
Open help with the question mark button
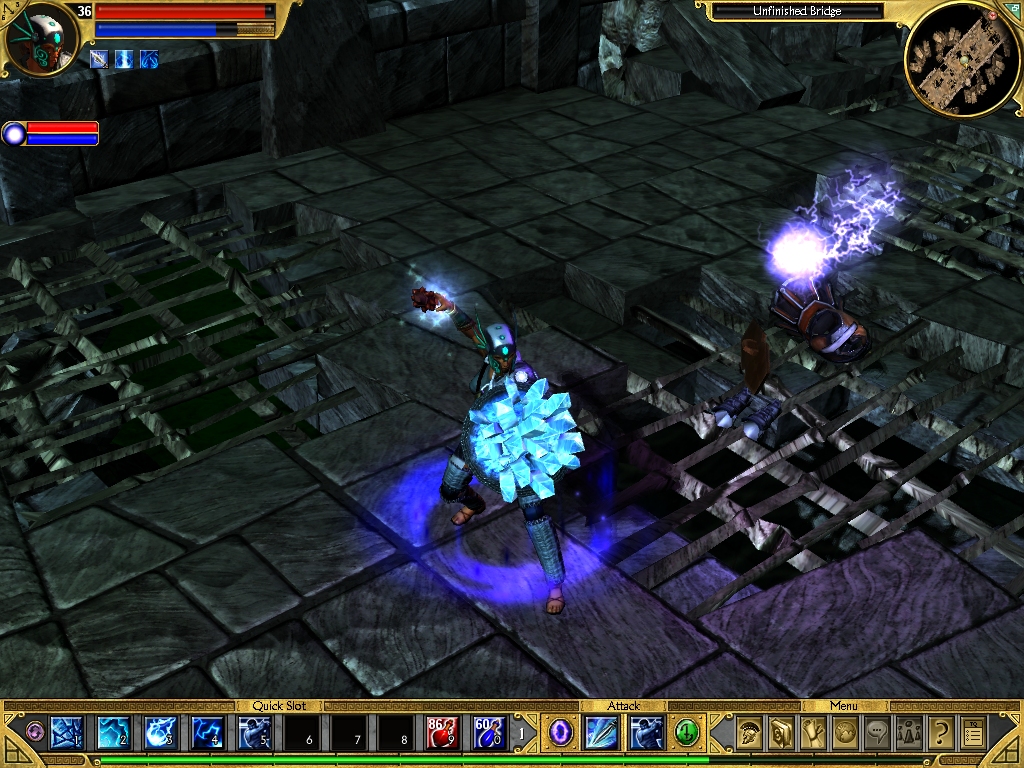[940, 733]
